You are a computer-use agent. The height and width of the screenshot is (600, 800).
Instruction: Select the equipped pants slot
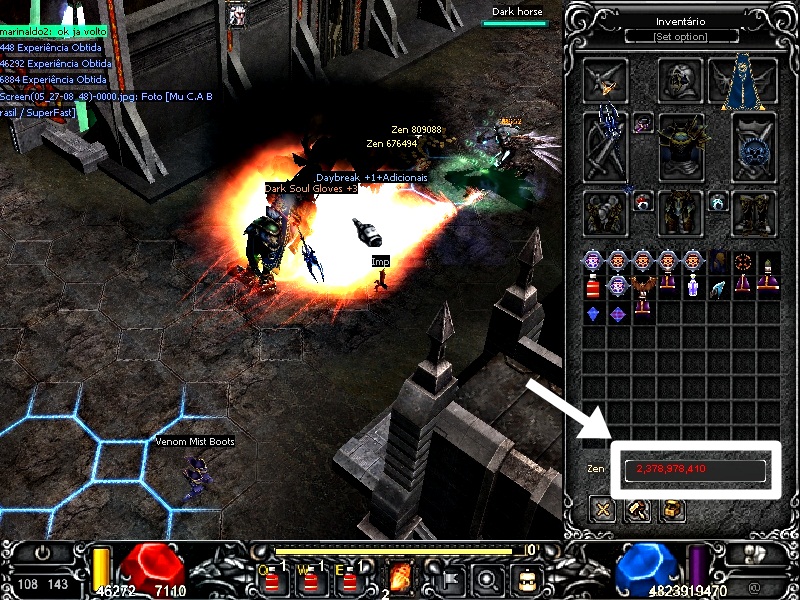pyautogui.click(x=681, y=212)
